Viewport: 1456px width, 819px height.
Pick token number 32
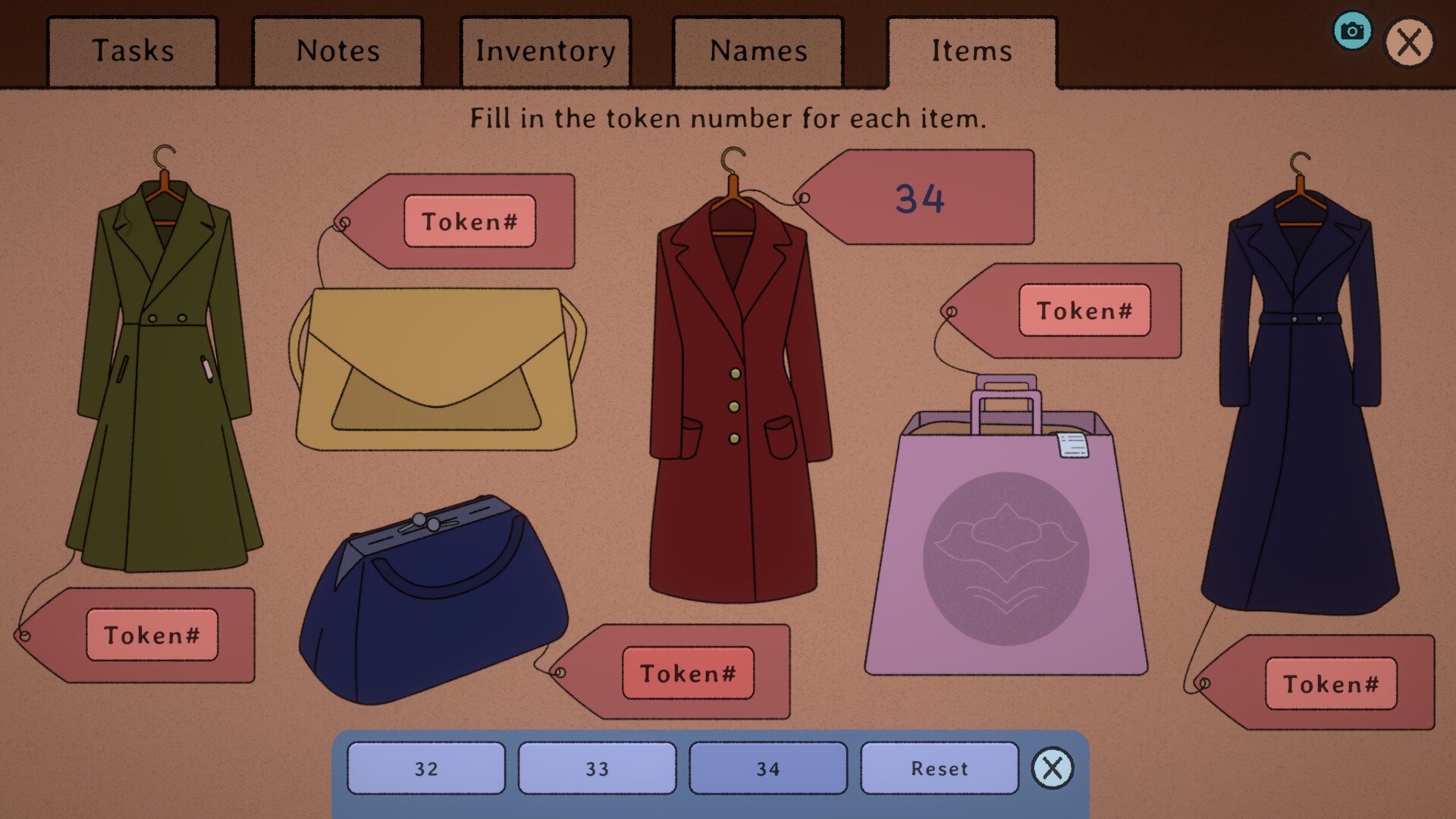pos(426,769)
